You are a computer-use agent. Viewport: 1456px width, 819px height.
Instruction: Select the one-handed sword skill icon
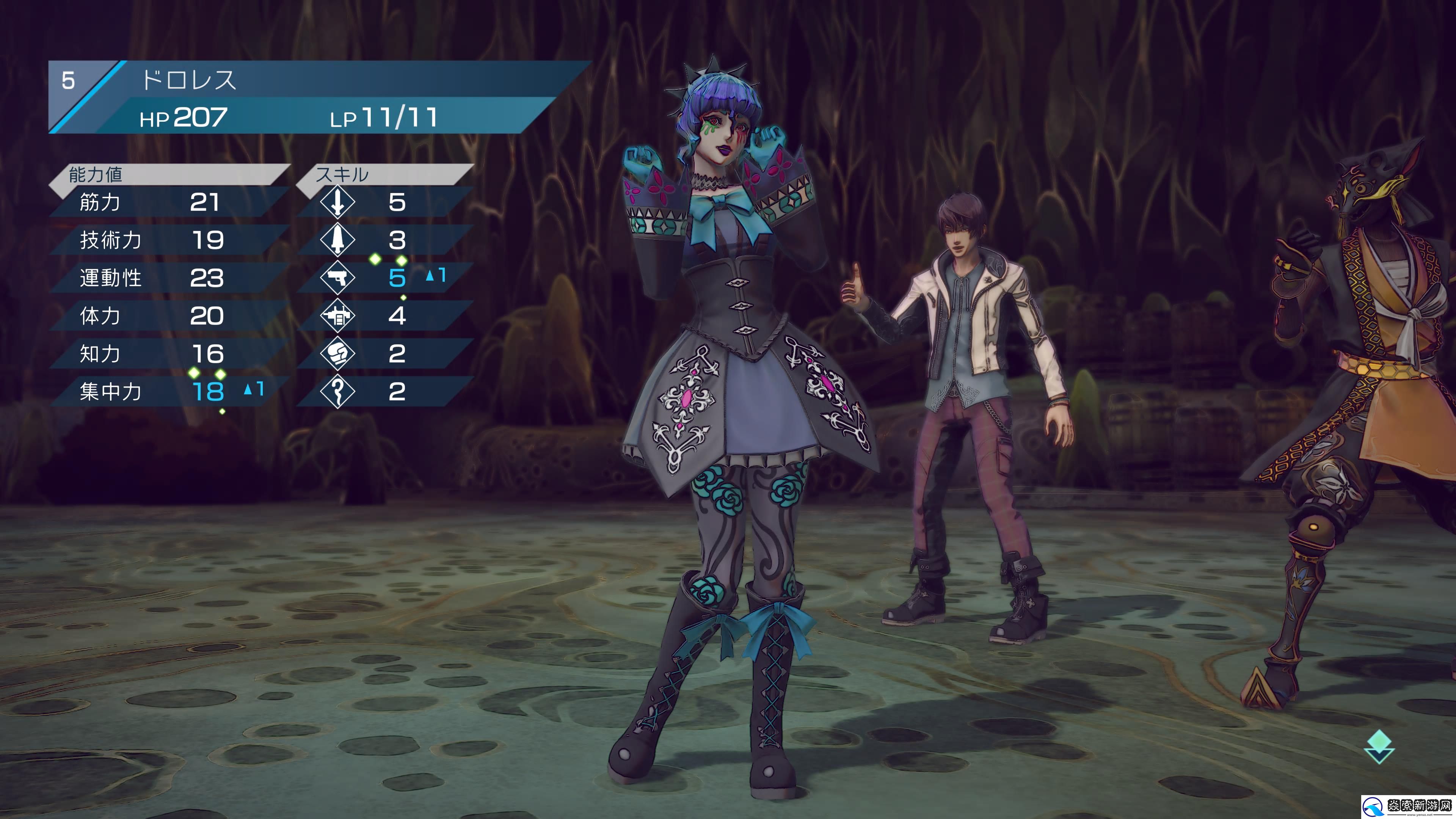[x=337, y=202]
